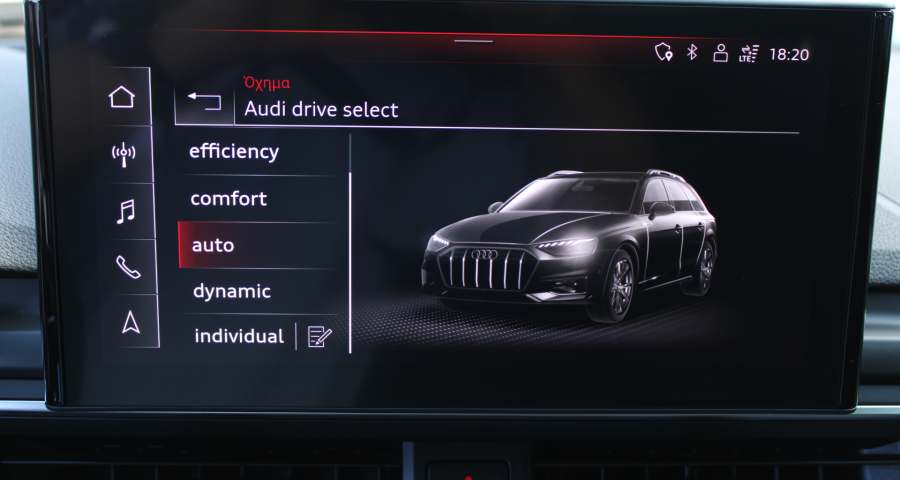Screen dimensions: 900x480
Task: Open the phone handset icon
Action: tap(127, 267)
